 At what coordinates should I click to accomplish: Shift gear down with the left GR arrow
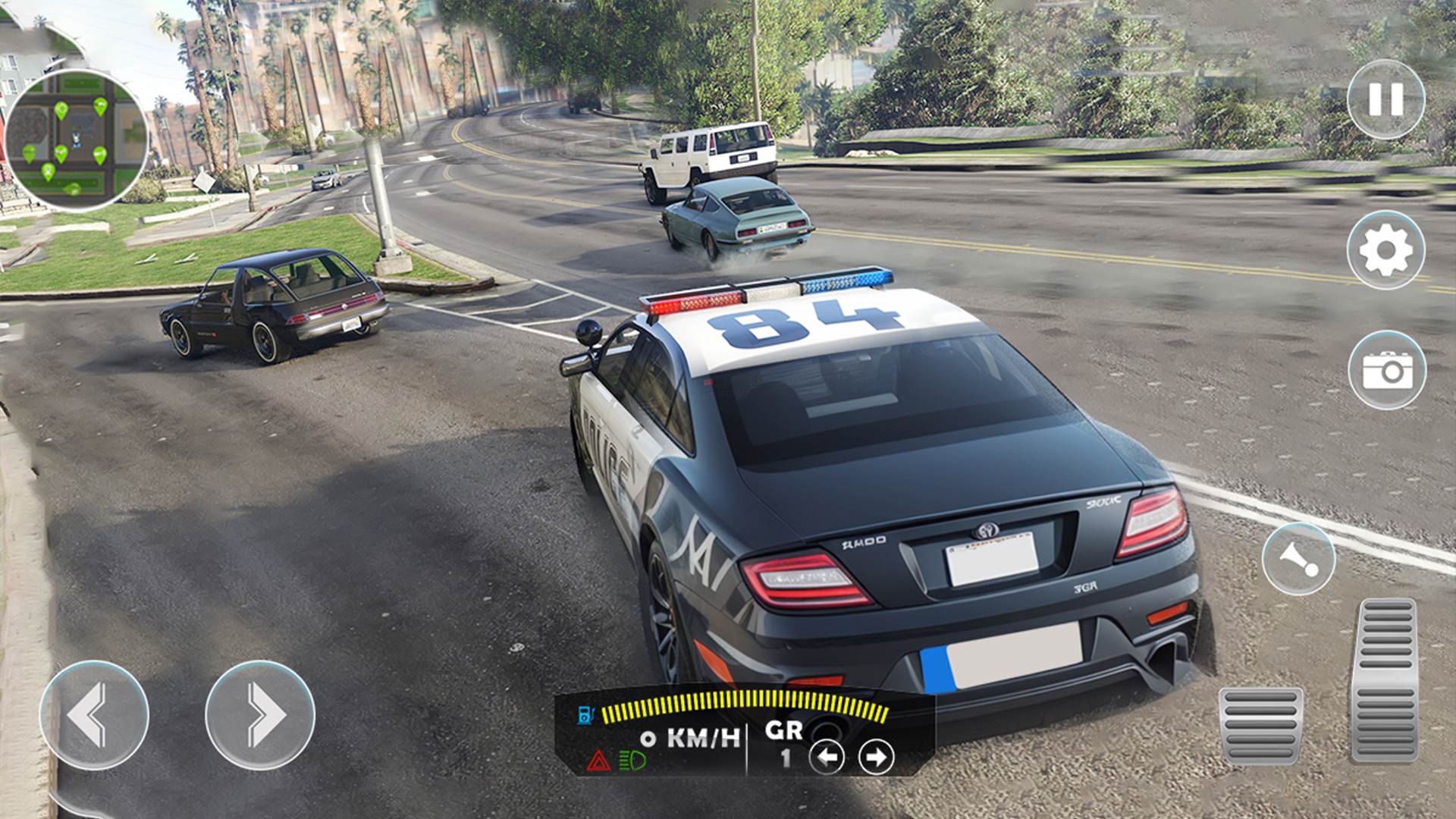(827, 756)
